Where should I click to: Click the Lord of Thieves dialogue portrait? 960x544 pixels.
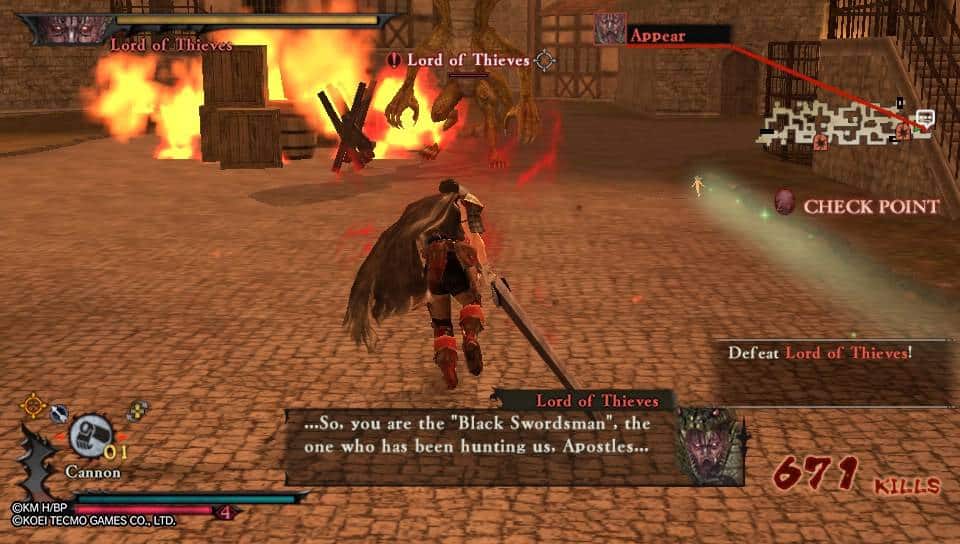click(x=710, y=447)
